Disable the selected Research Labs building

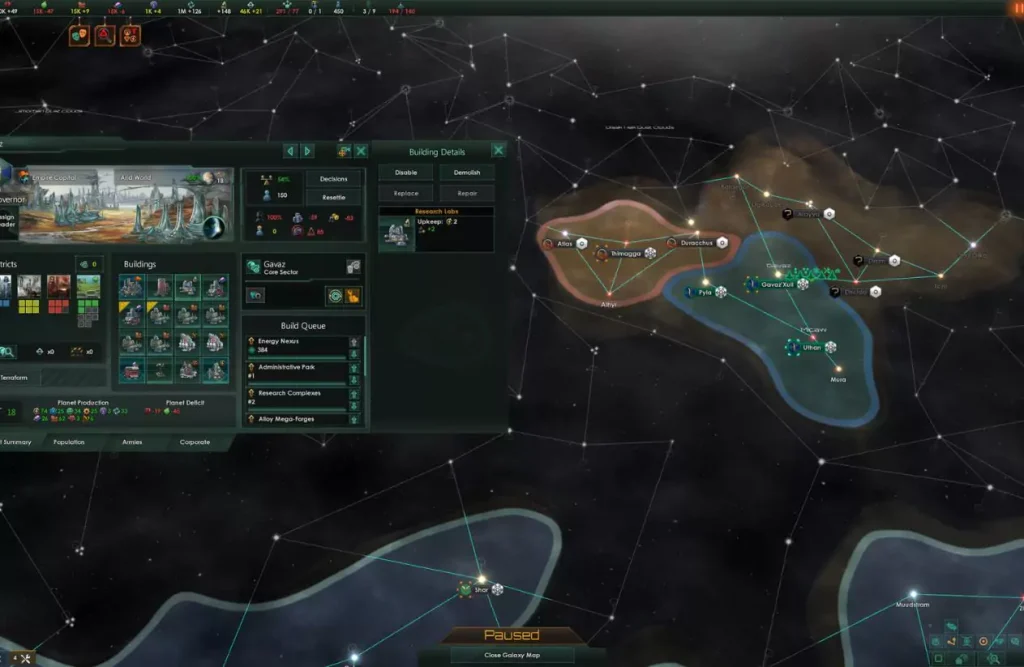click(405, 172)
